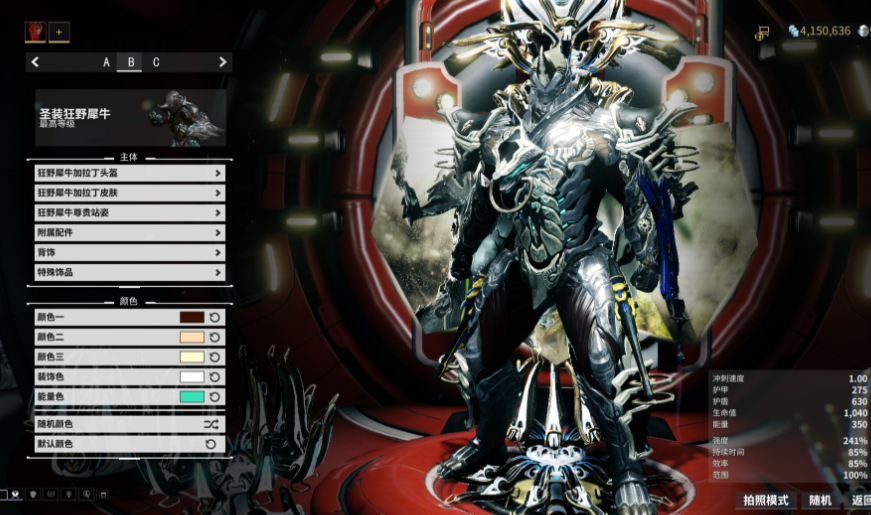Open the 狂野犀牛加拉丁皮肤 skin menu
The height and width of the screenshot is (515, 871).
tap(129, 192)
